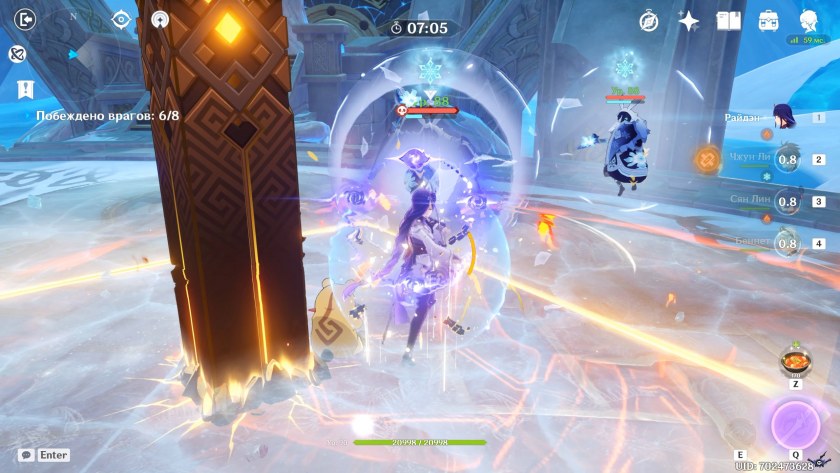The height and width of the screenshot is (473, 840).
Task: Open the Wish four-pointed star menu
Action: click(x=689, y=20)
